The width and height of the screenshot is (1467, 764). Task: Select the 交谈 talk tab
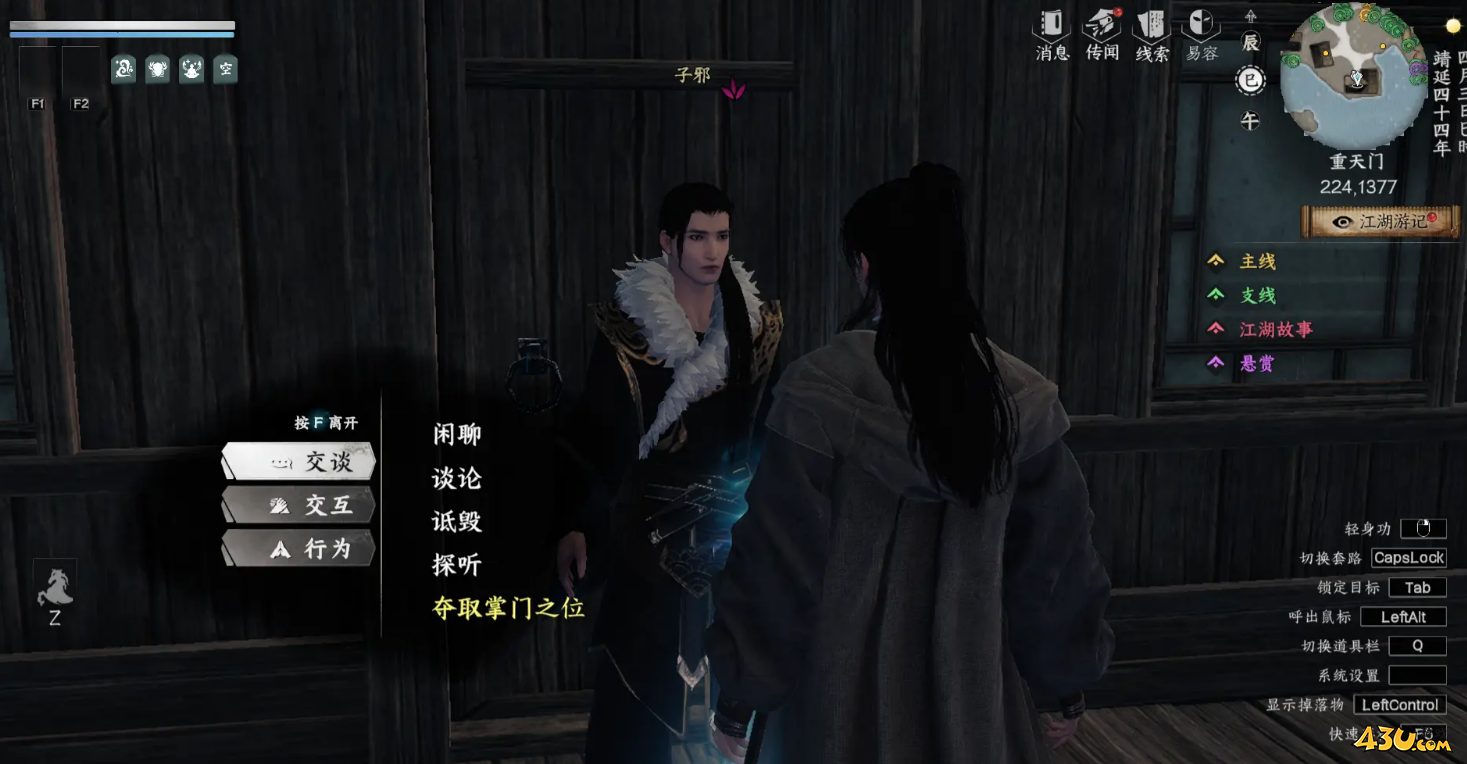[x=299, y=462]
